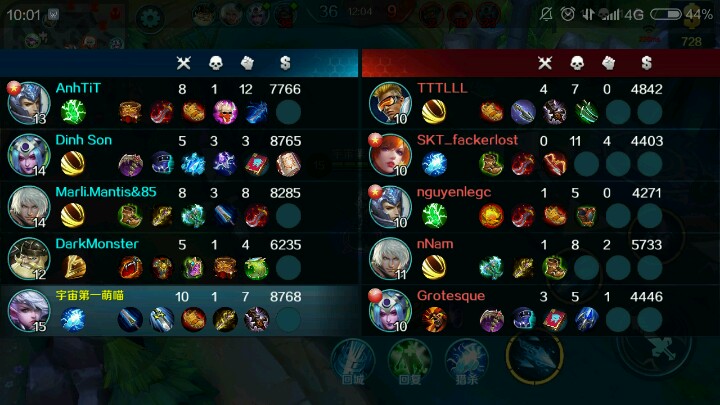Select Dinh Son's scoreboard row

[180, 153]
